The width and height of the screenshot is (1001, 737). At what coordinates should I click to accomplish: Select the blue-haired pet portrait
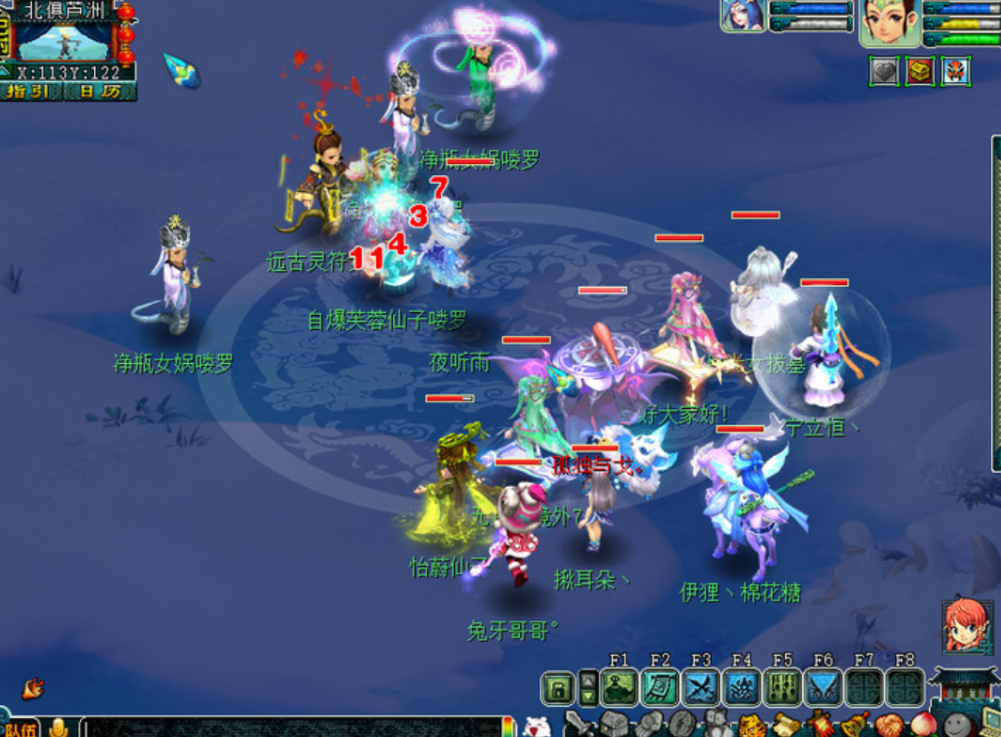743,14
